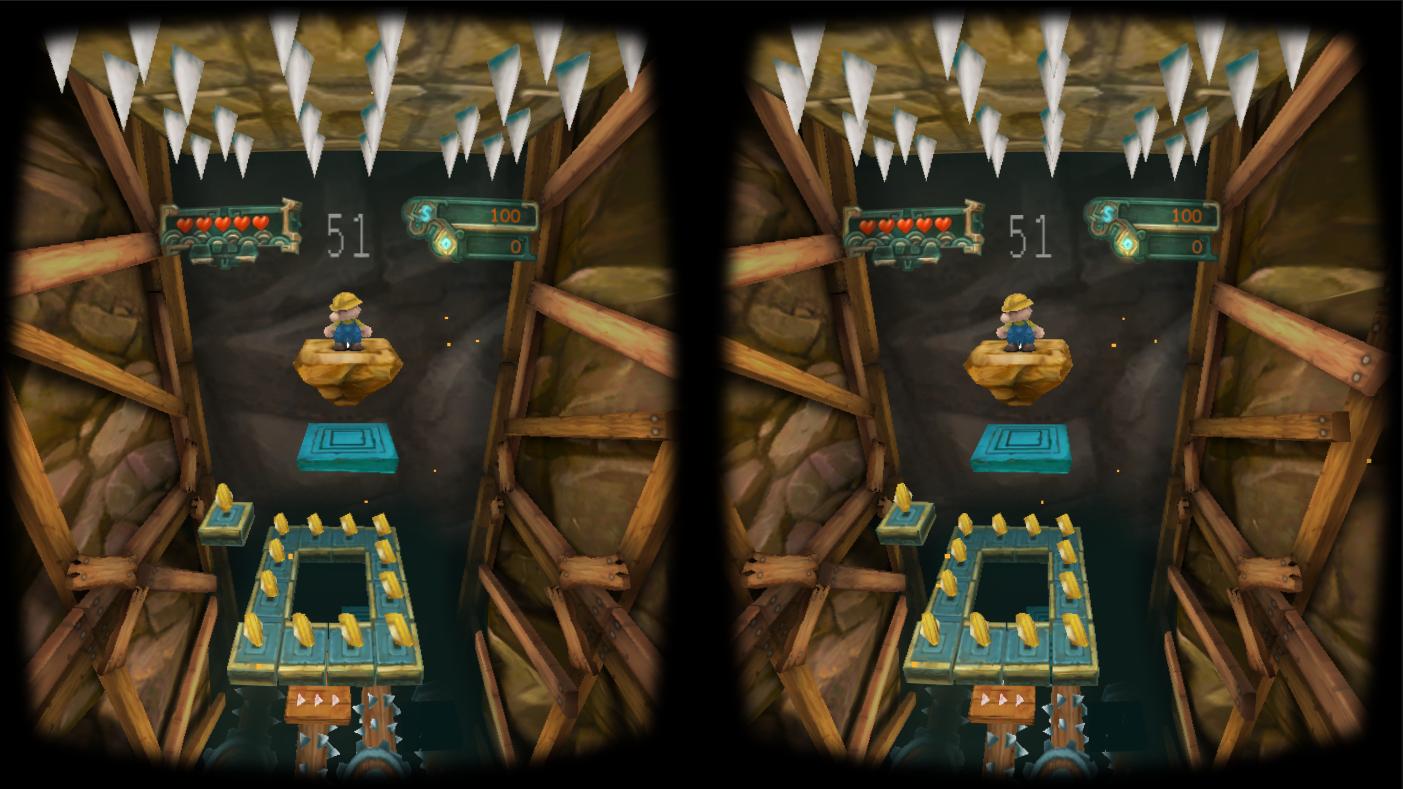This screenshot has height=789, width=1403.
Task: Click the single coin on the small side platform
Action: [x=222, y=498]
